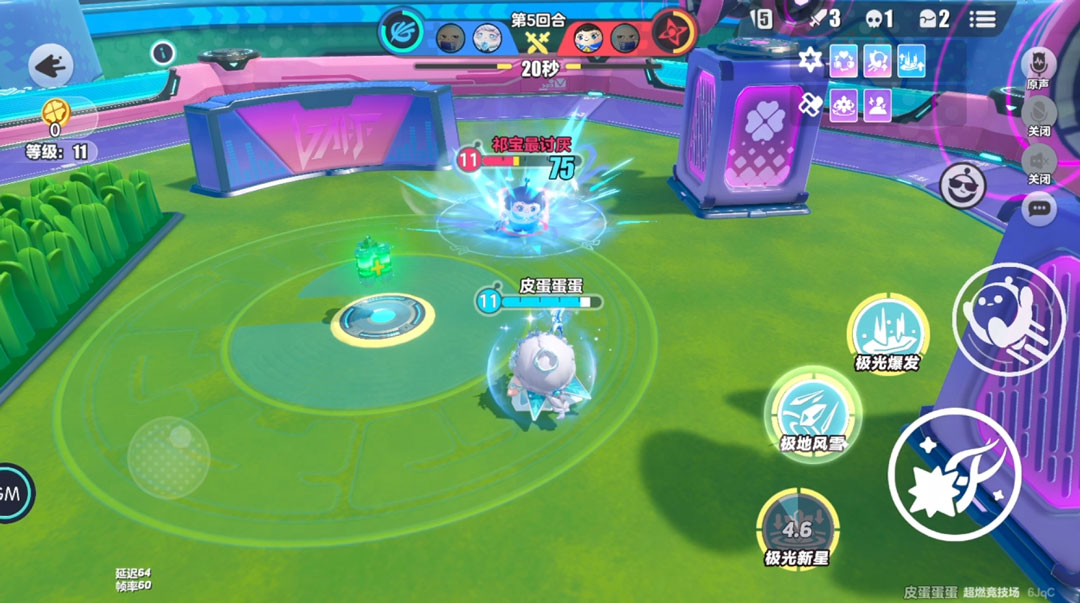The image size is (1080, 603).
Task: Tap the blue team emblem icon
Action: click(x=401, y=32)
